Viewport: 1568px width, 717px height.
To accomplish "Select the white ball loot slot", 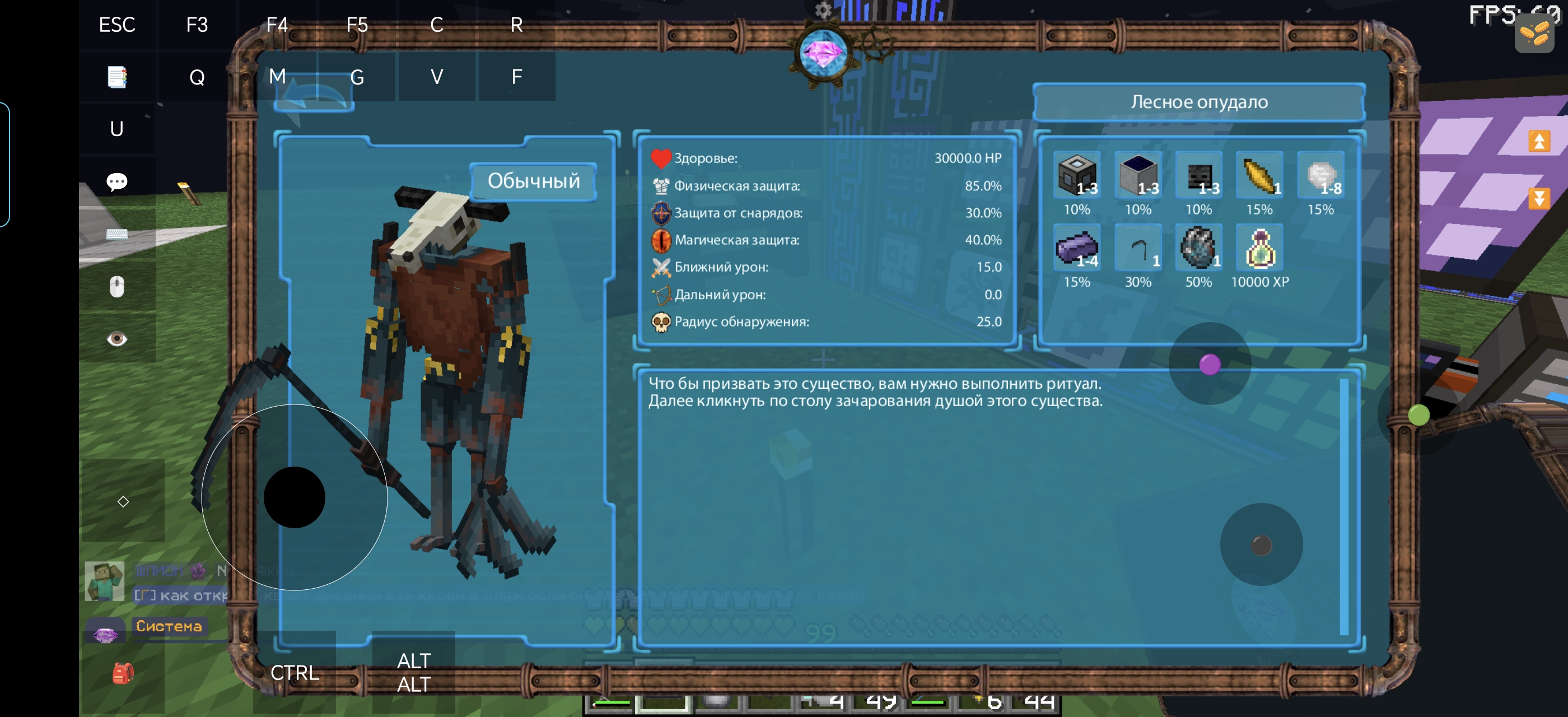I will [1320, 175].
